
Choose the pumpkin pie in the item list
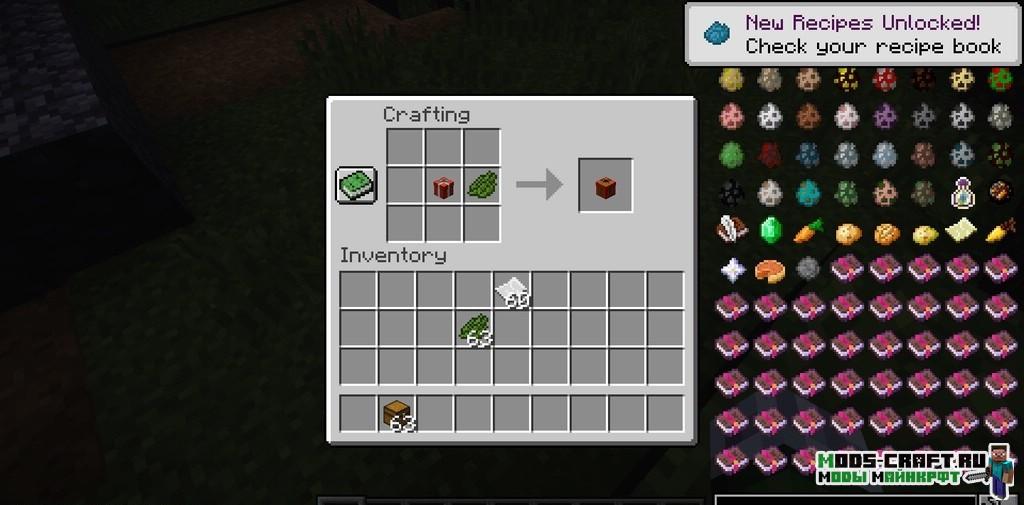click(769, 270)
